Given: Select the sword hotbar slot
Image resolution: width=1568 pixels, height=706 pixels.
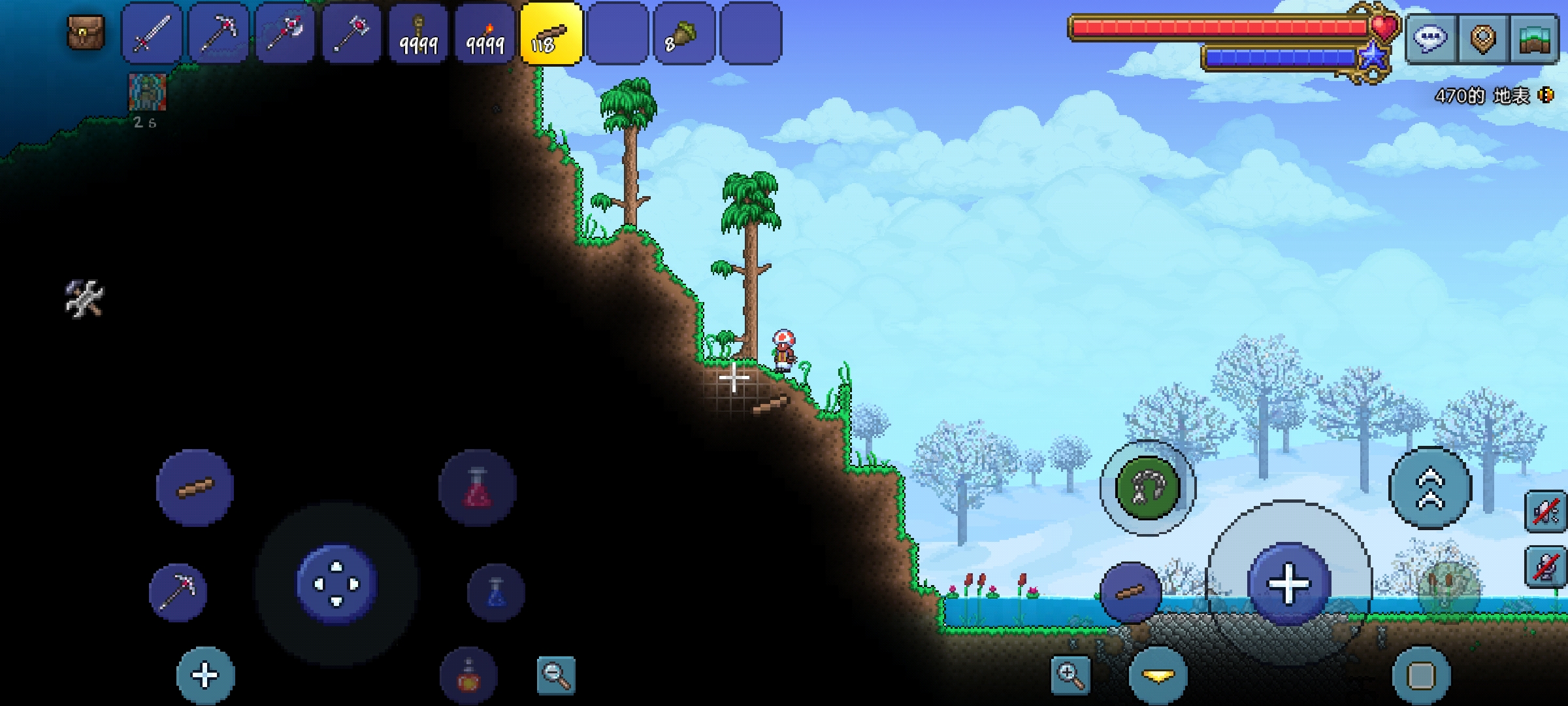Looking at the screenshot, I should point(152,33).
